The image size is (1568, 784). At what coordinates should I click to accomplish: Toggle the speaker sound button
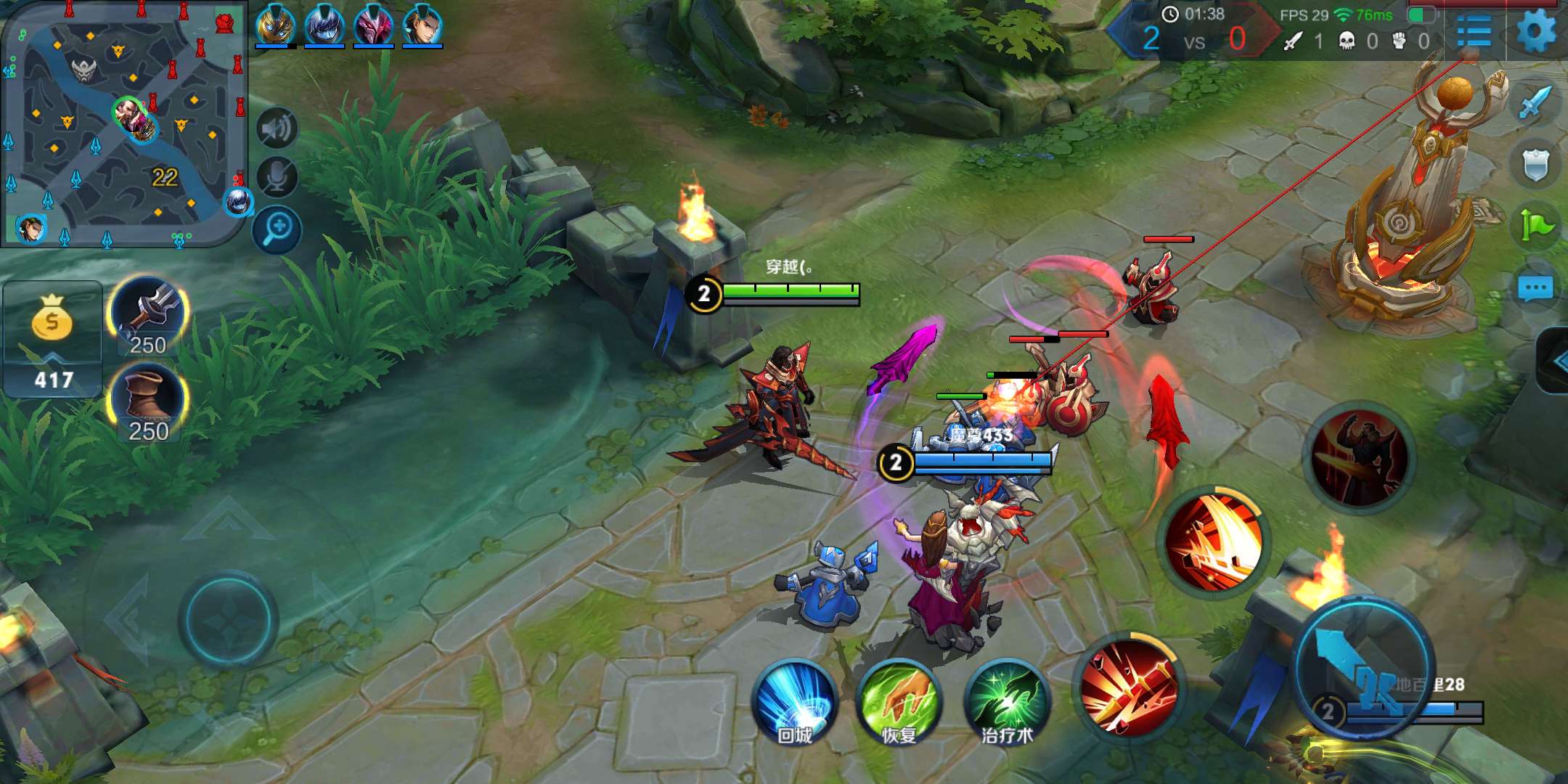pyautogui.click(x=277, y=129)
